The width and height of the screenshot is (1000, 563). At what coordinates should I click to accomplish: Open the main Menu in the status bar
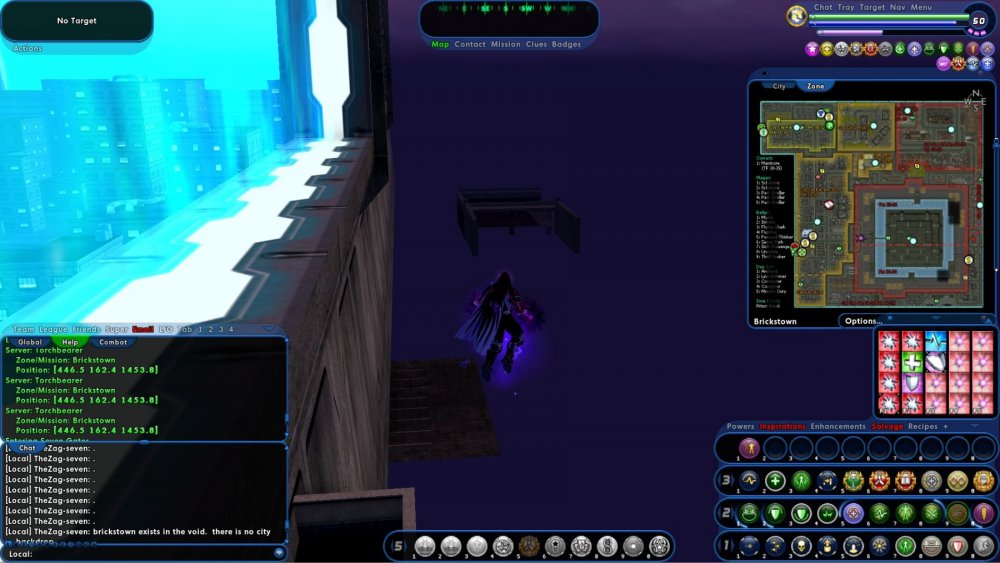(x=921, y=7)
